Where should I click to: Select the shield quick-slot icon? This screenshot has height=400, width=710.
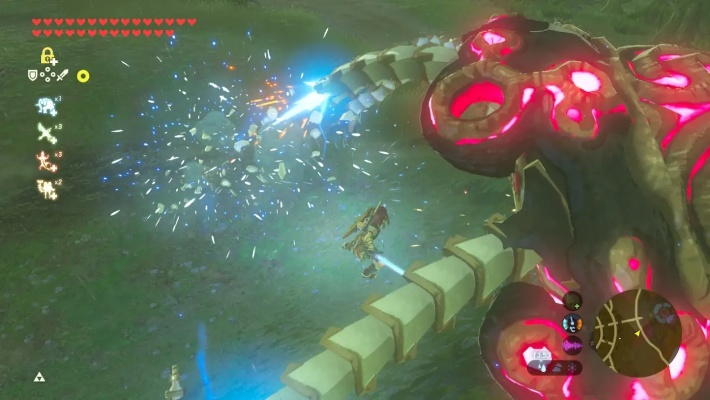[32, 75]
